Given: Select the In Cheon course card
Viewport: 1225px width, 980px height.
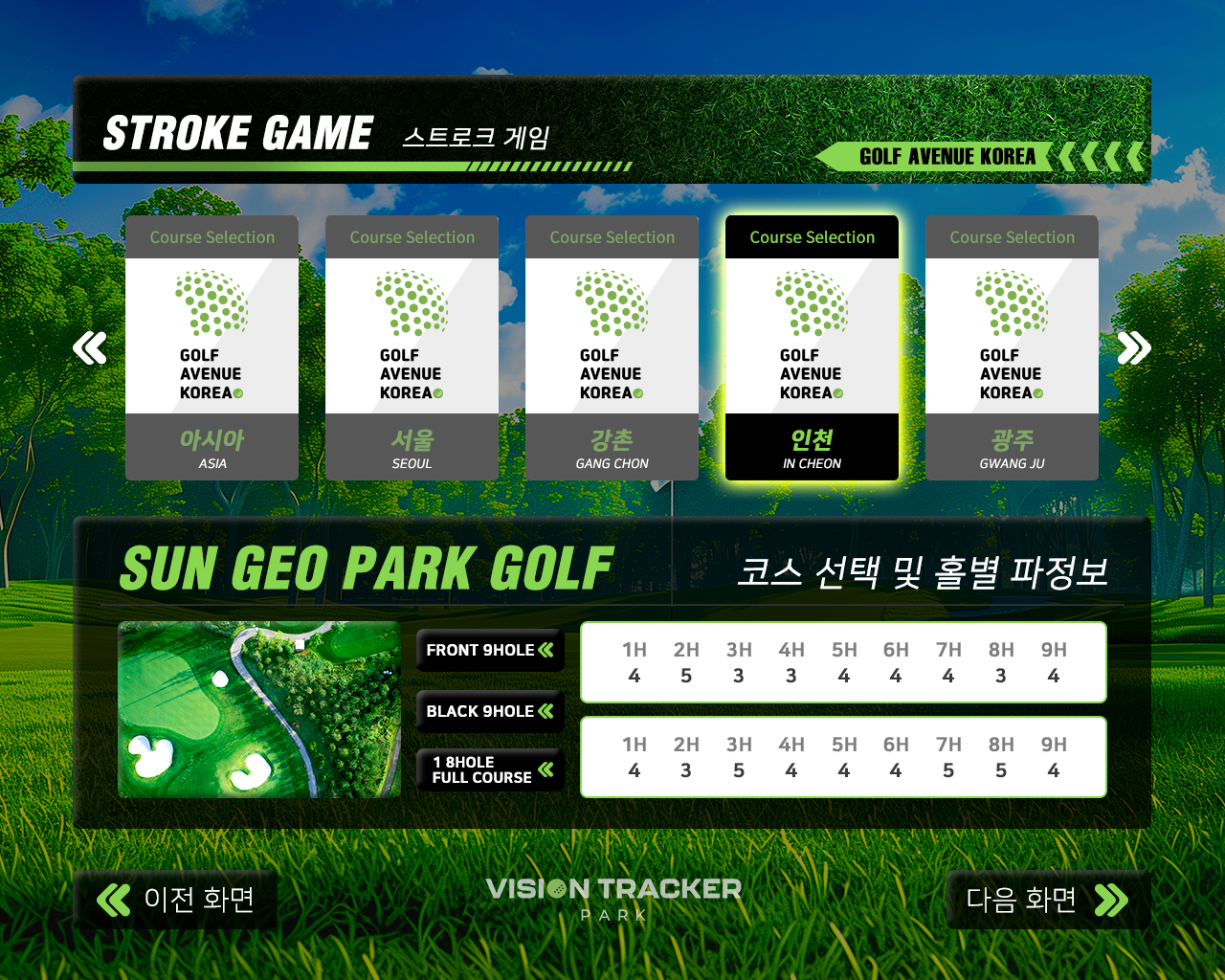Looking at the screenshot, I should point(812,348).
